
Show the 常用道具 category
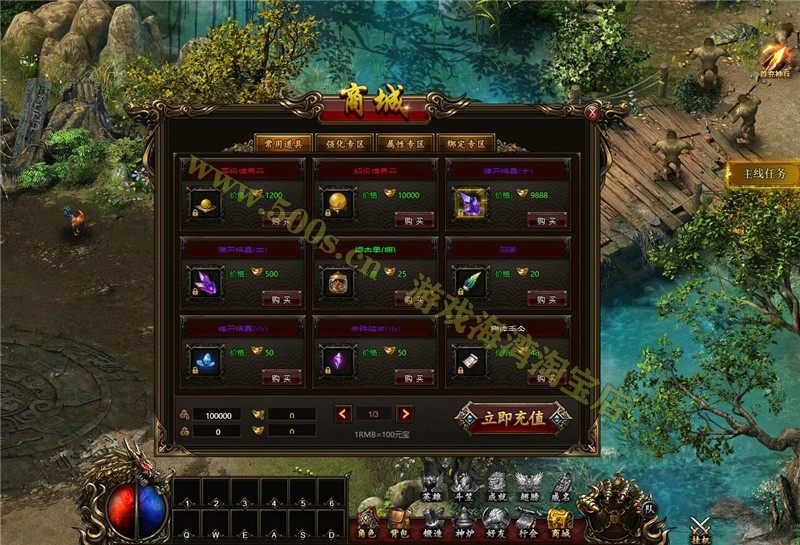point(283,143)
